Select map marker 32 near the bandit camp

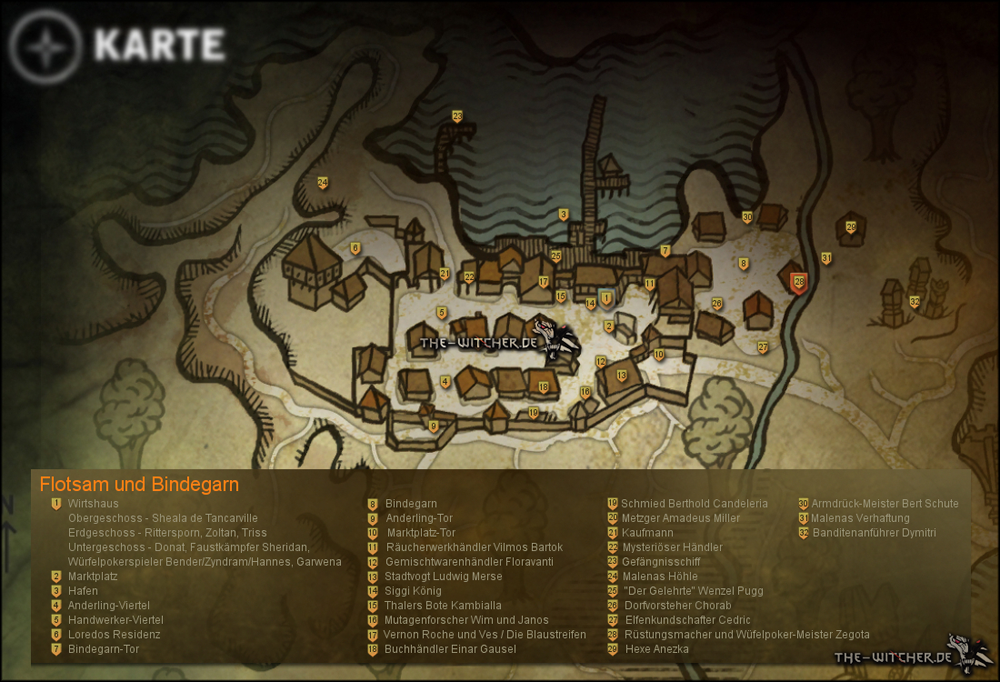914,301
